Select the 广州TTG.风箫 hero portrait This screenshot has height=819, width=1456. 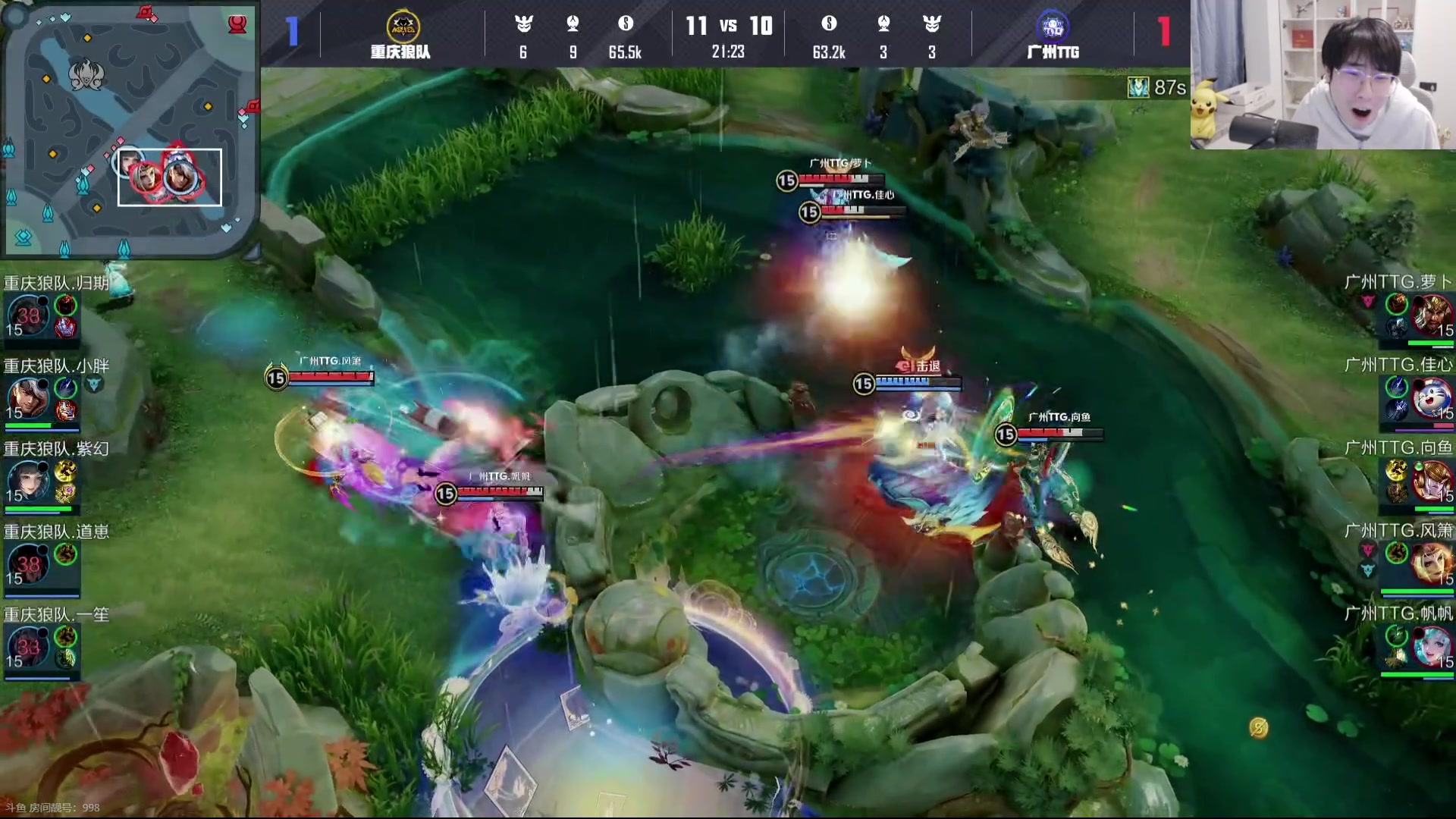click(1432, 563)
